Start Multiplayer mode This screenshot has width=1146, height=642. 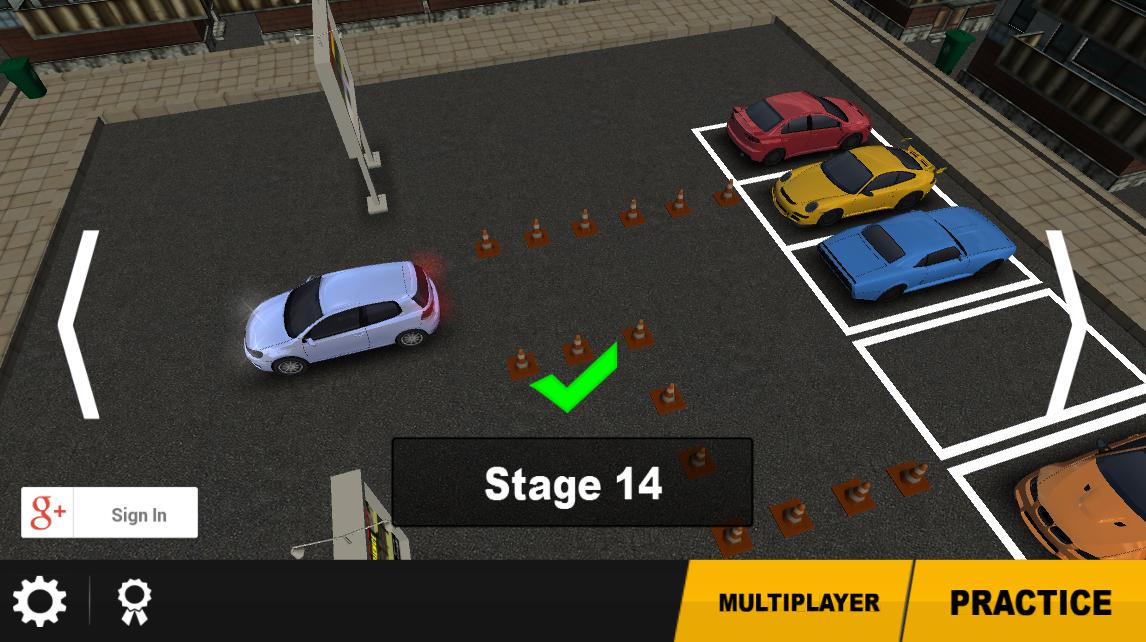798,602
